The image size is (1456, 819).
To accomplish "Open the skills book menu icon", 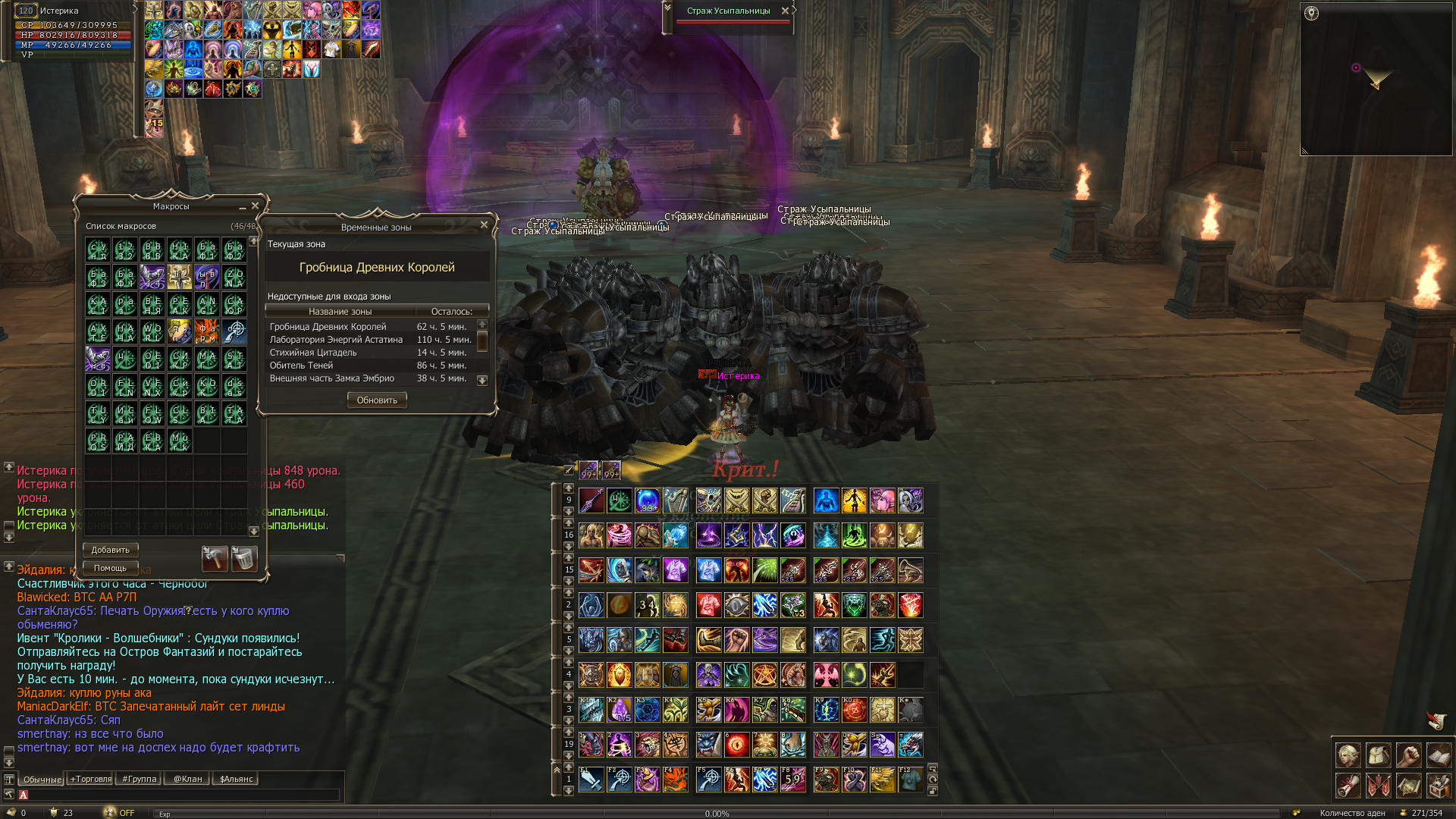I will pos(1439,755).
